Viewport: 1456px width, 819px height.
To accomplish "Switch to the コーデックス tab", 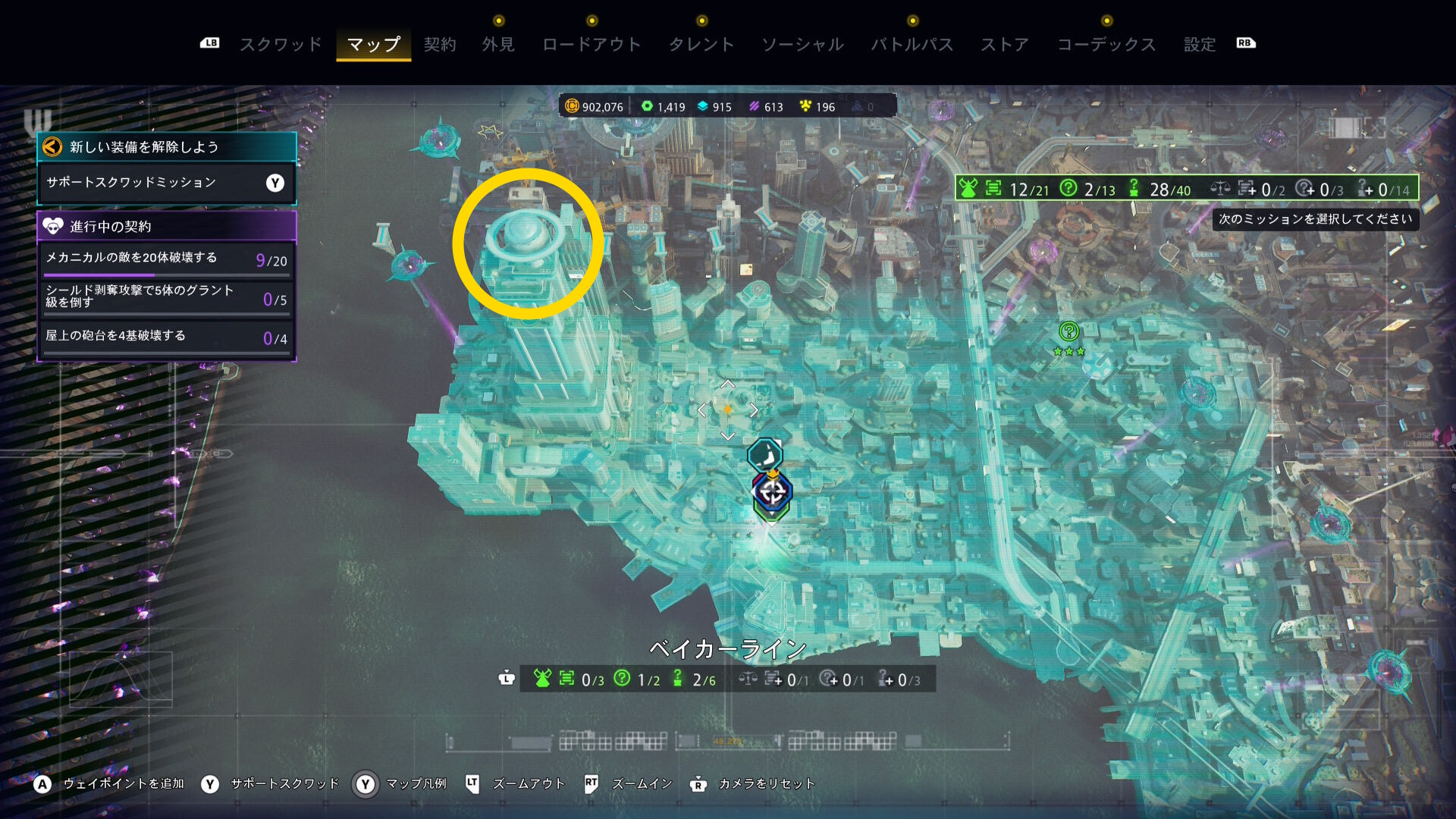I will [1106, 45].
